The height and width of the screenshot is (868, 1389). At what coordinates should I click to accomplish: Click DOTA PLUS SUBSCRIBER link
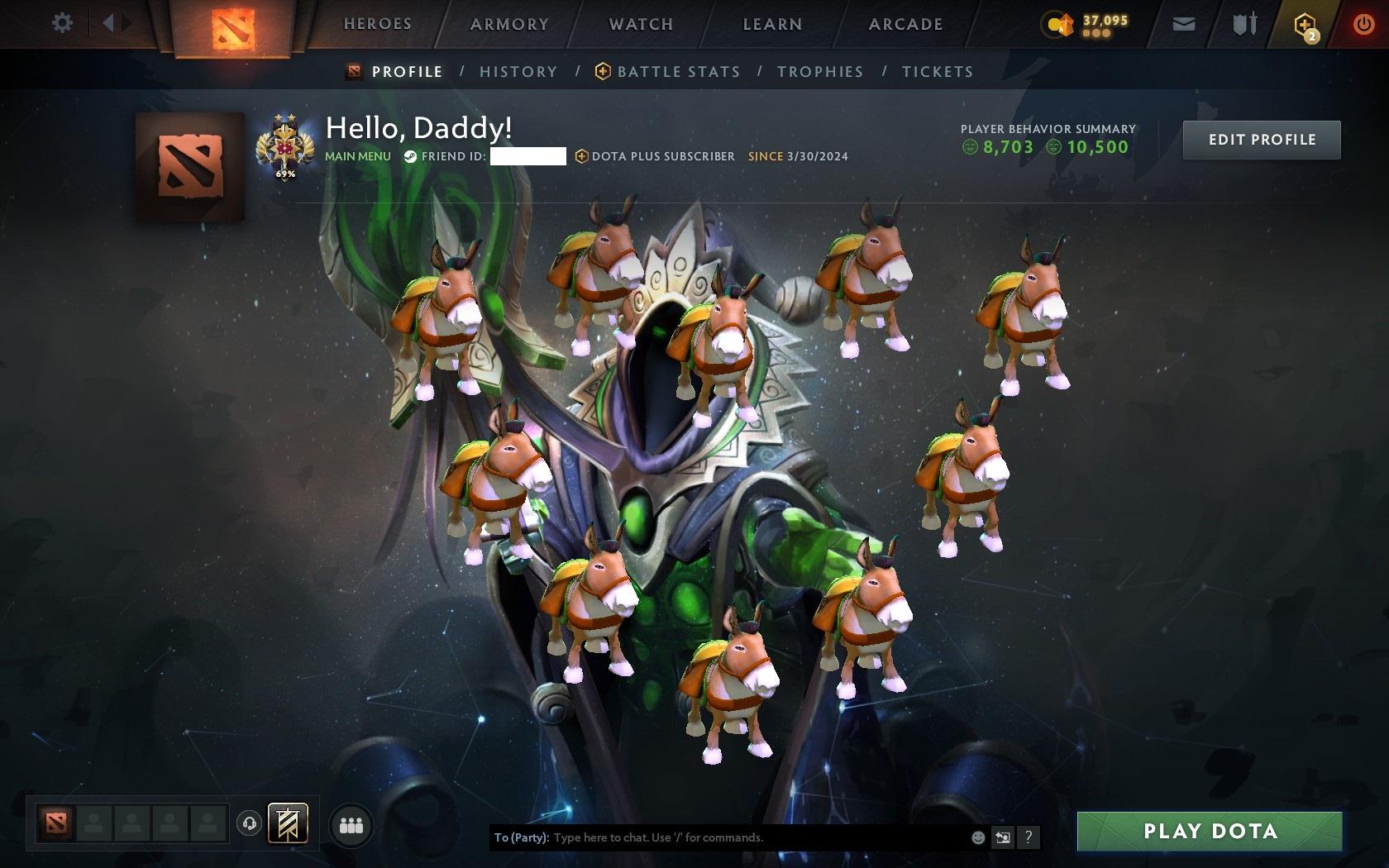tap(656, 155)
